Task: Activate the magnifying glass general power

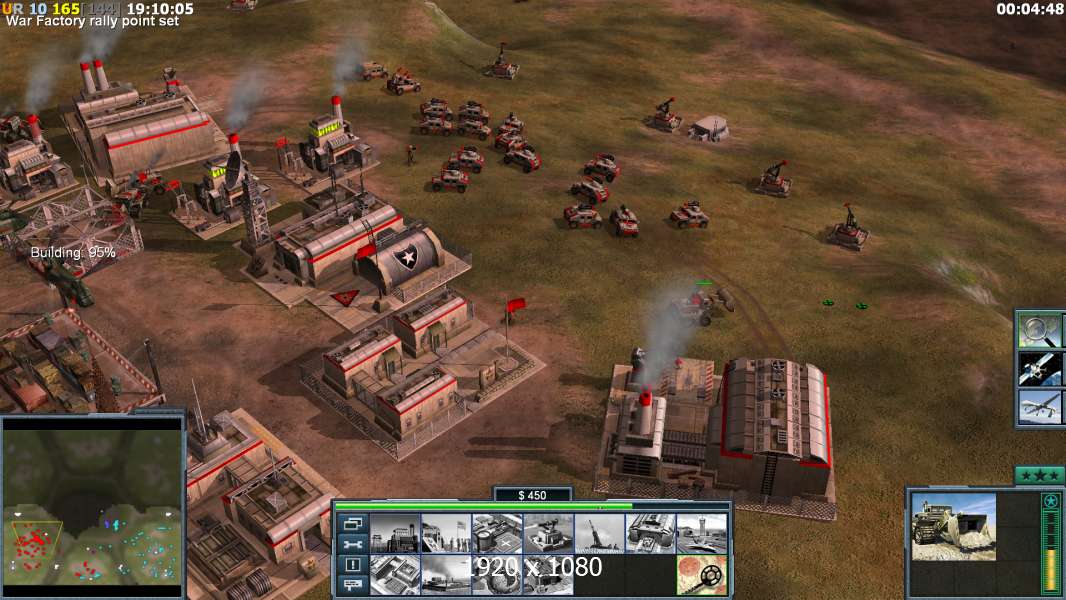Action: pyautogui.click(x=1038, y=329)
